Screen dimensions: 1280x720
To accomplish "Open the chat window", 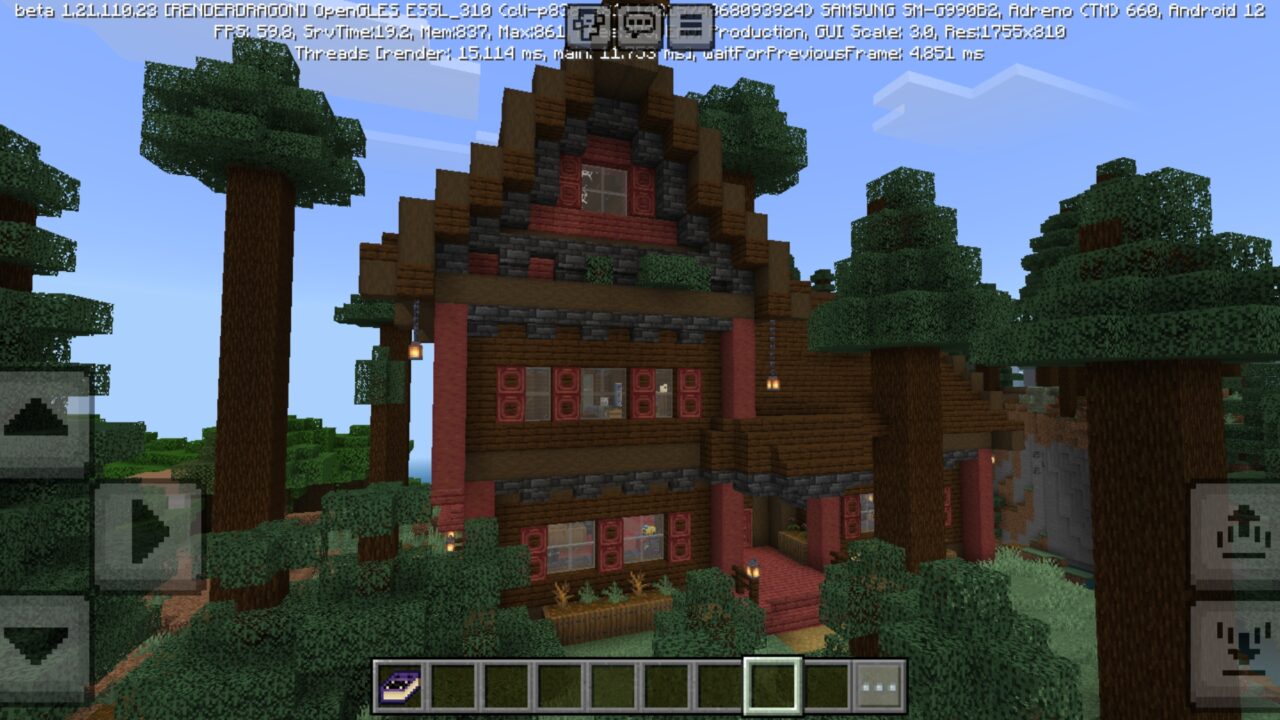I will click(640, 26).
